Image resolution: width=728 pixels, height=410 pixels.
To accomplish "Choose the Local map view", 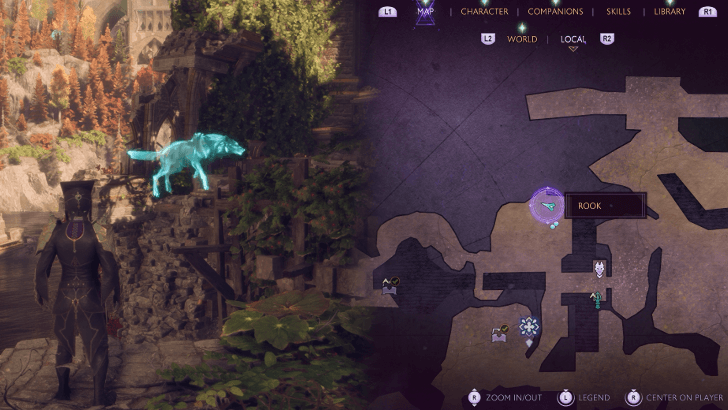I will (574, 39).
